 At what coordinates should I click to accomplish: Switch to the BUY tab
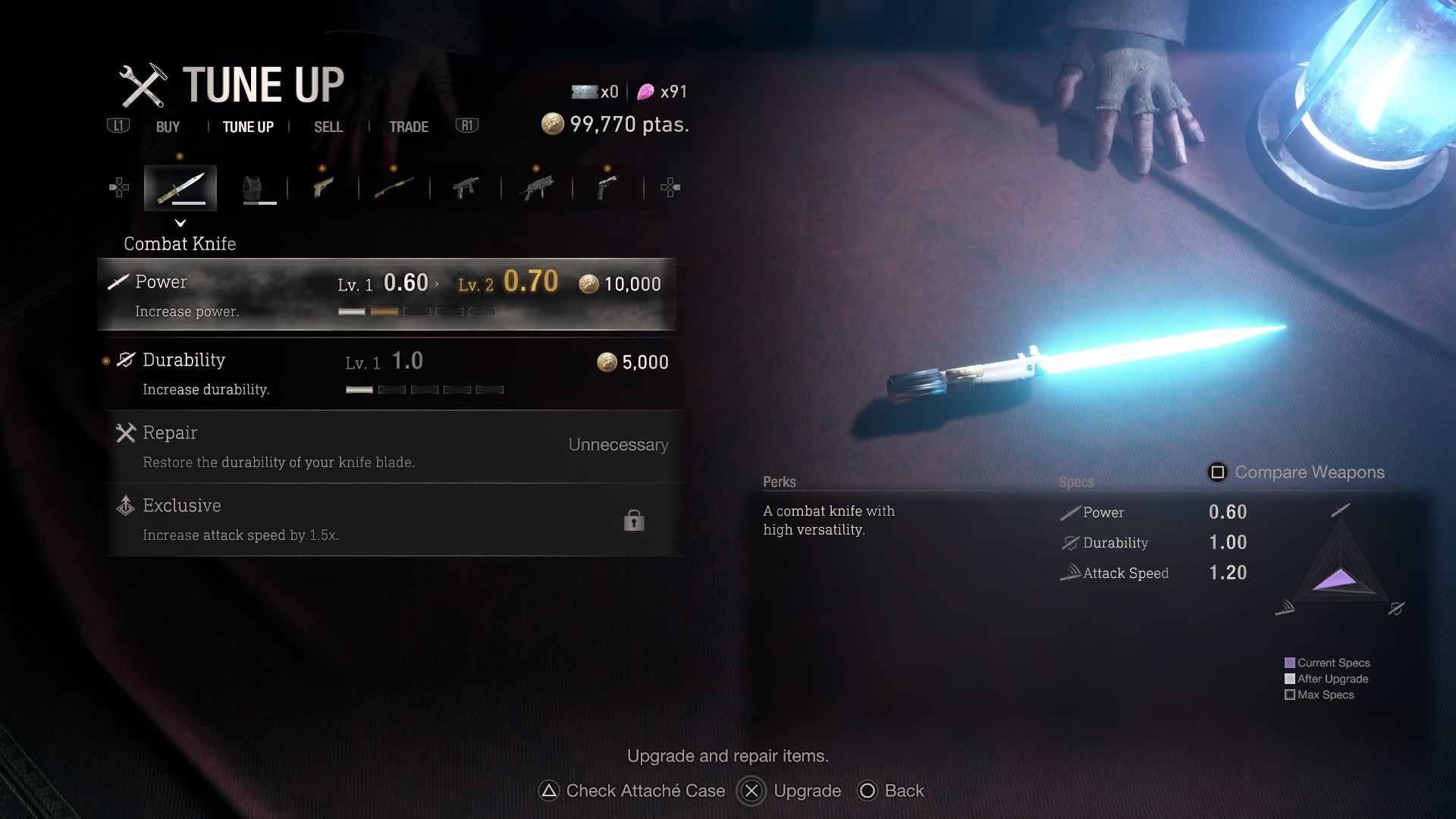(168, 127)
